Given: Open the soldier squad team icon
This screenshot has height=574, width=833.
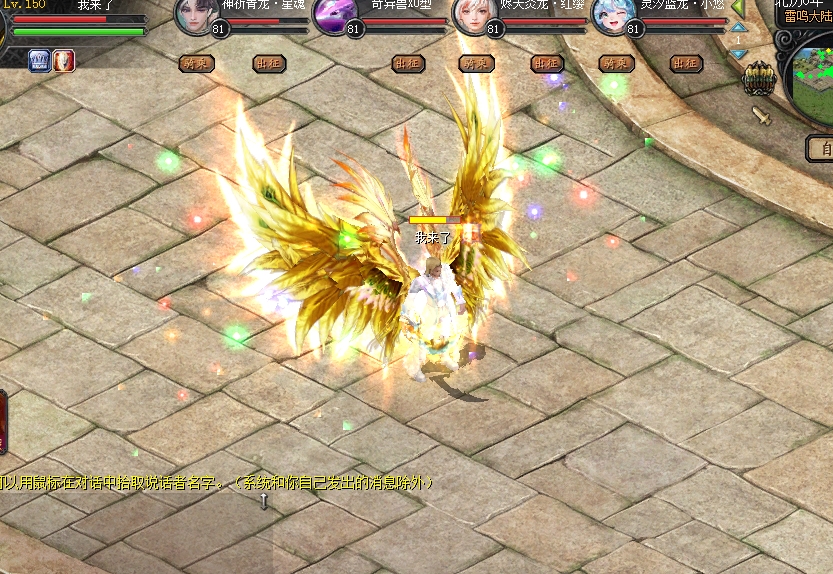Looking at the screenshot, I should (758, 78).
